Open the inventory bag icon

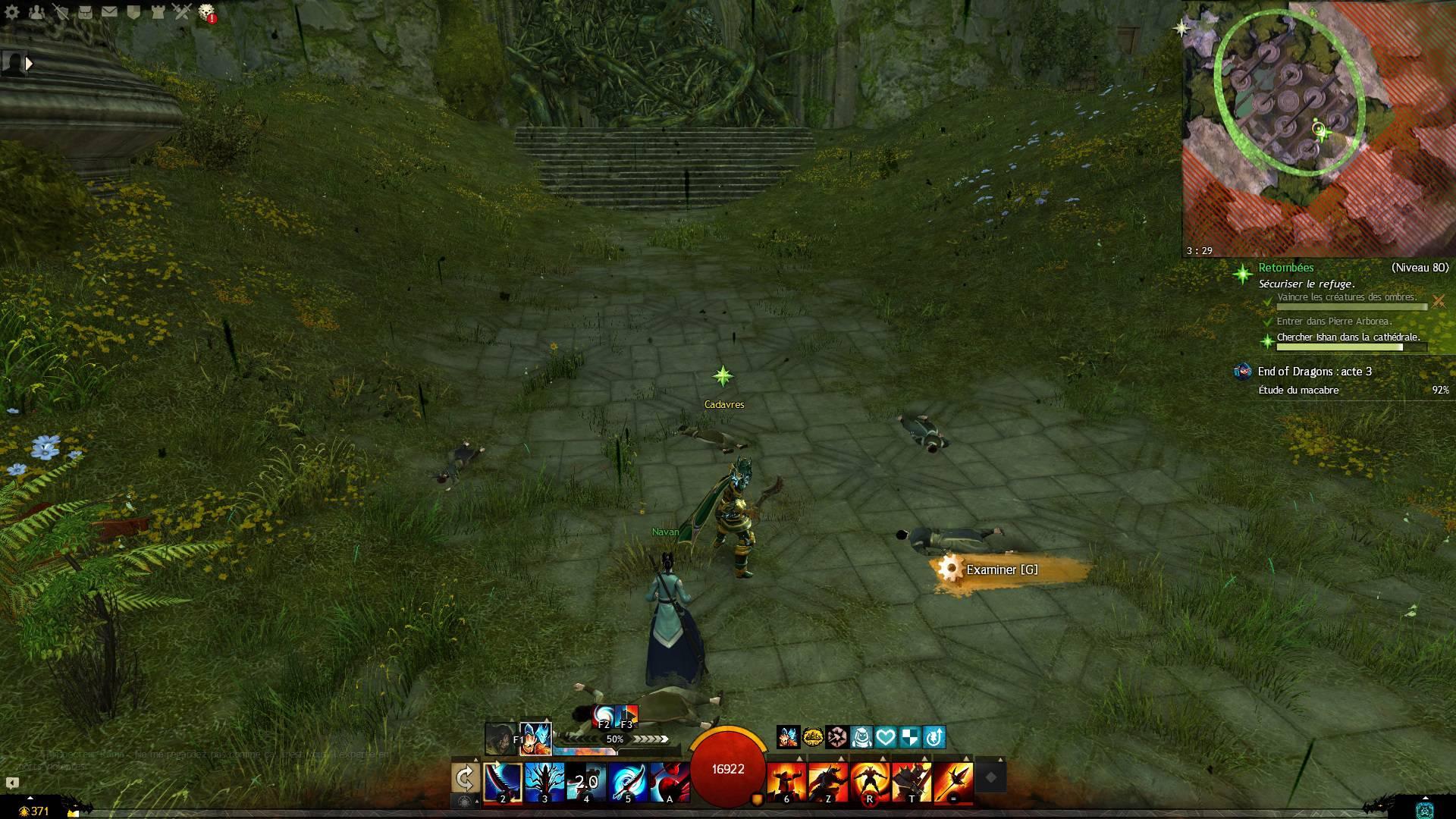(85, 12)
